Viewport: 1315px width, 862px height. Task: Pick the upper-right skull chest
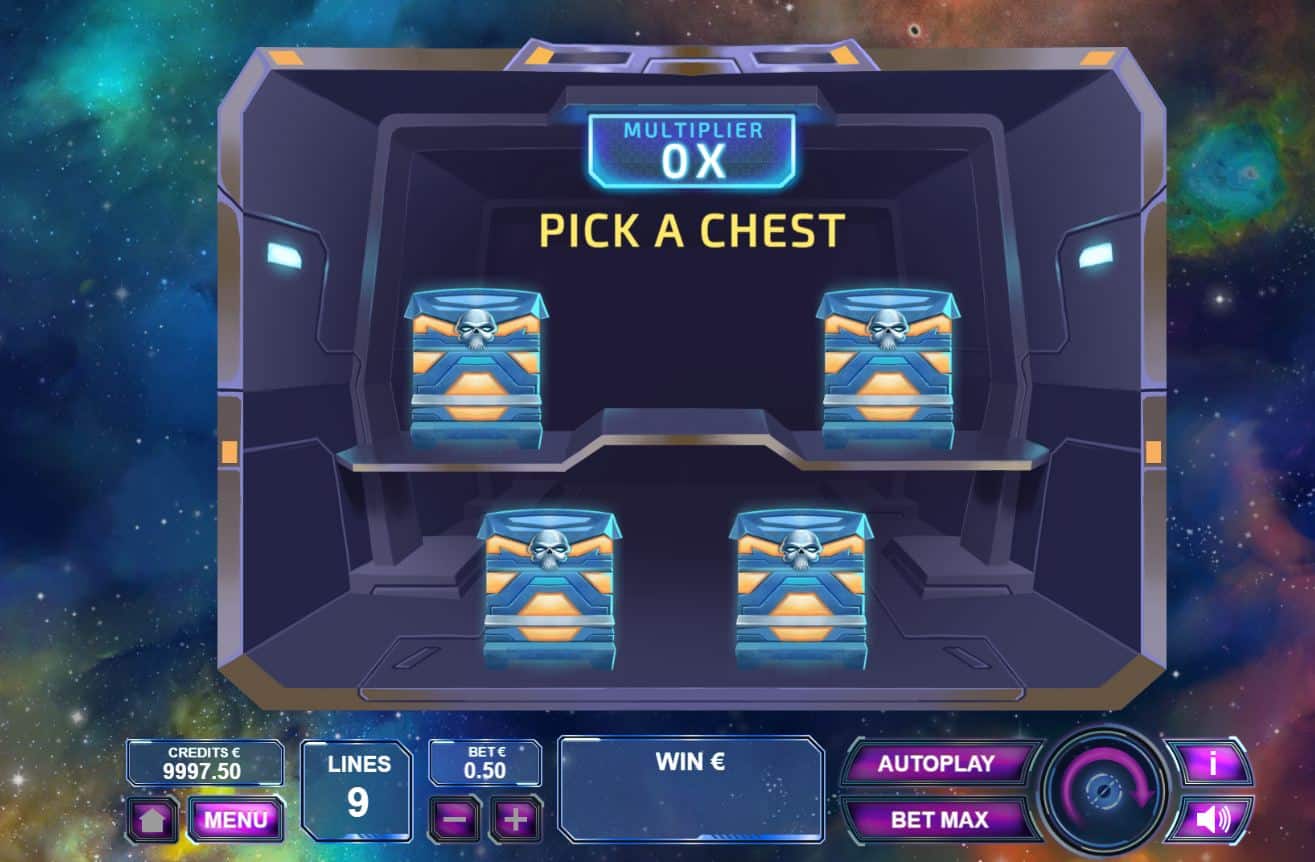click(x=887, y=370)
